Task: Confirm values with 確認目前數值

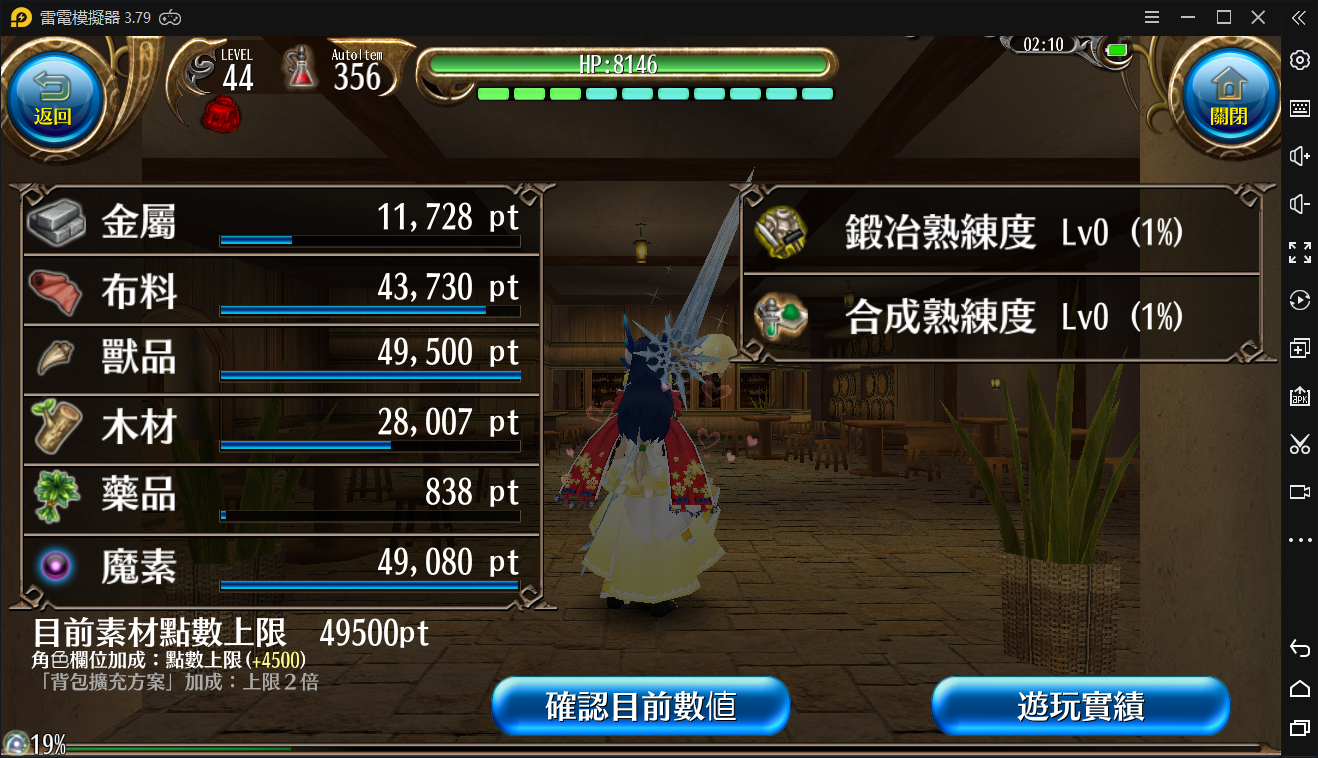Action: (x=641, y=706)
